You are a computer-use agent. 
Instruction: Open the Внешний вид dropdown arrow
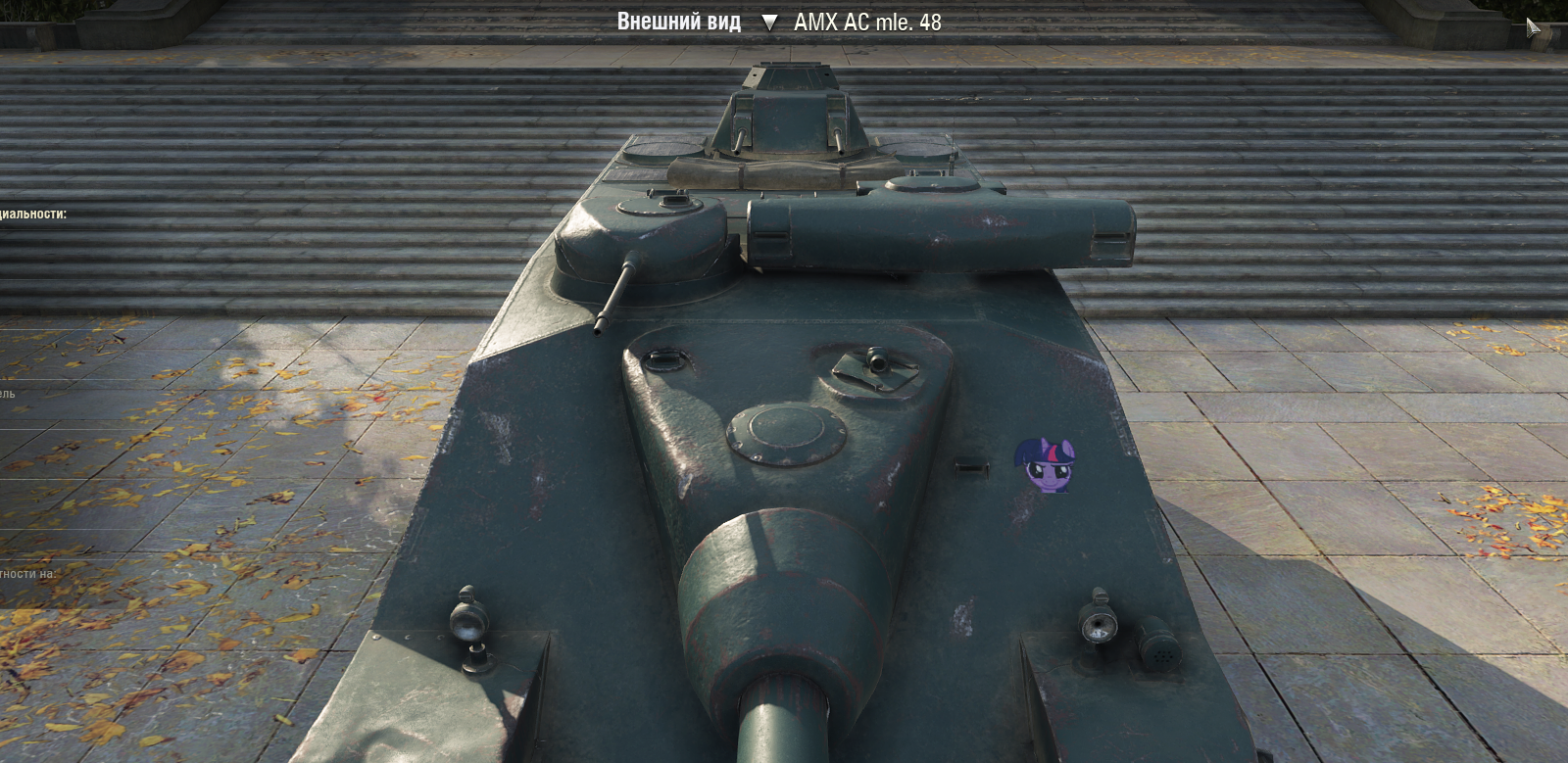click(769, 23)
